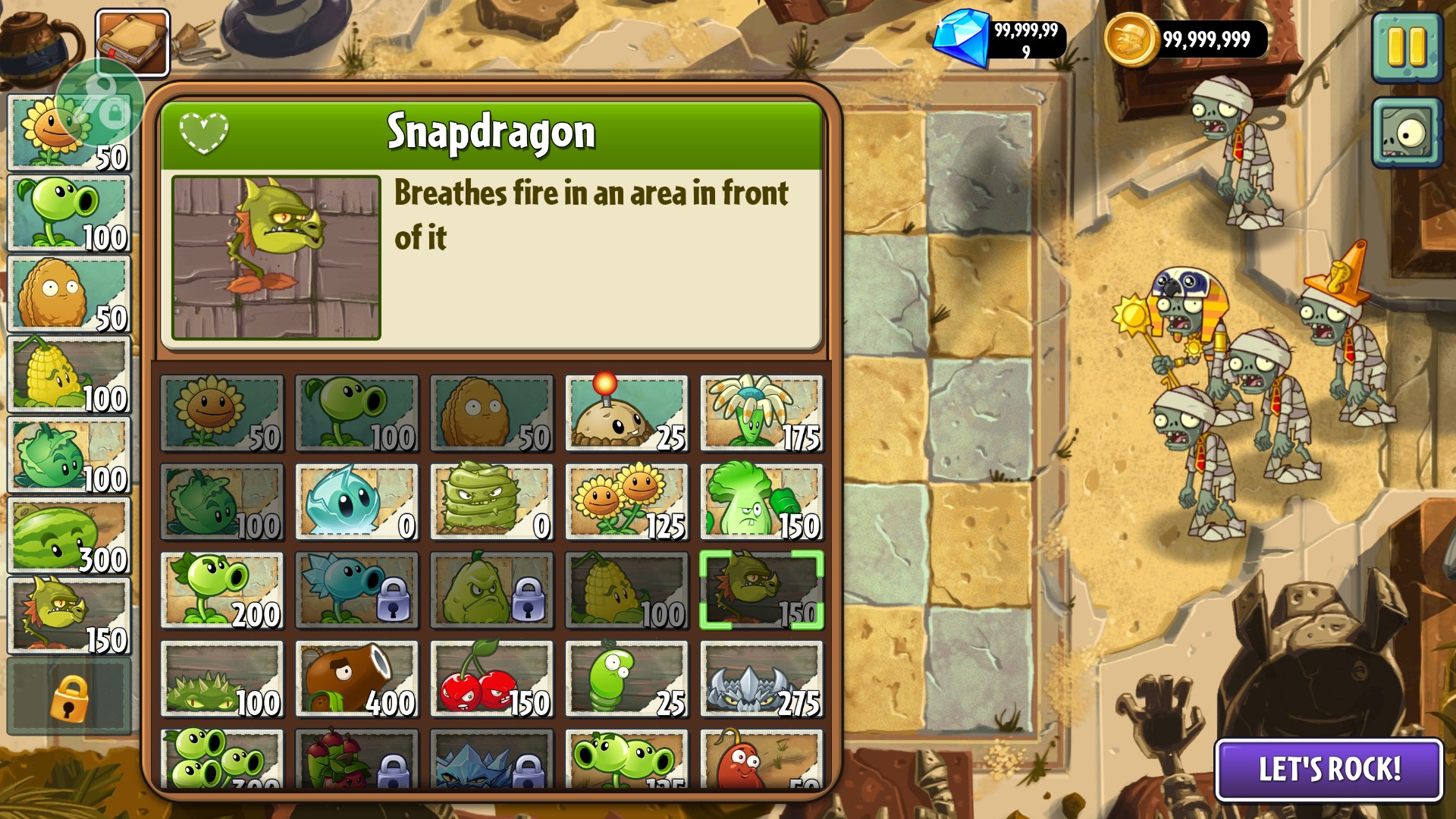Choose the Spikerock seed packet

(x=761, y=679)
